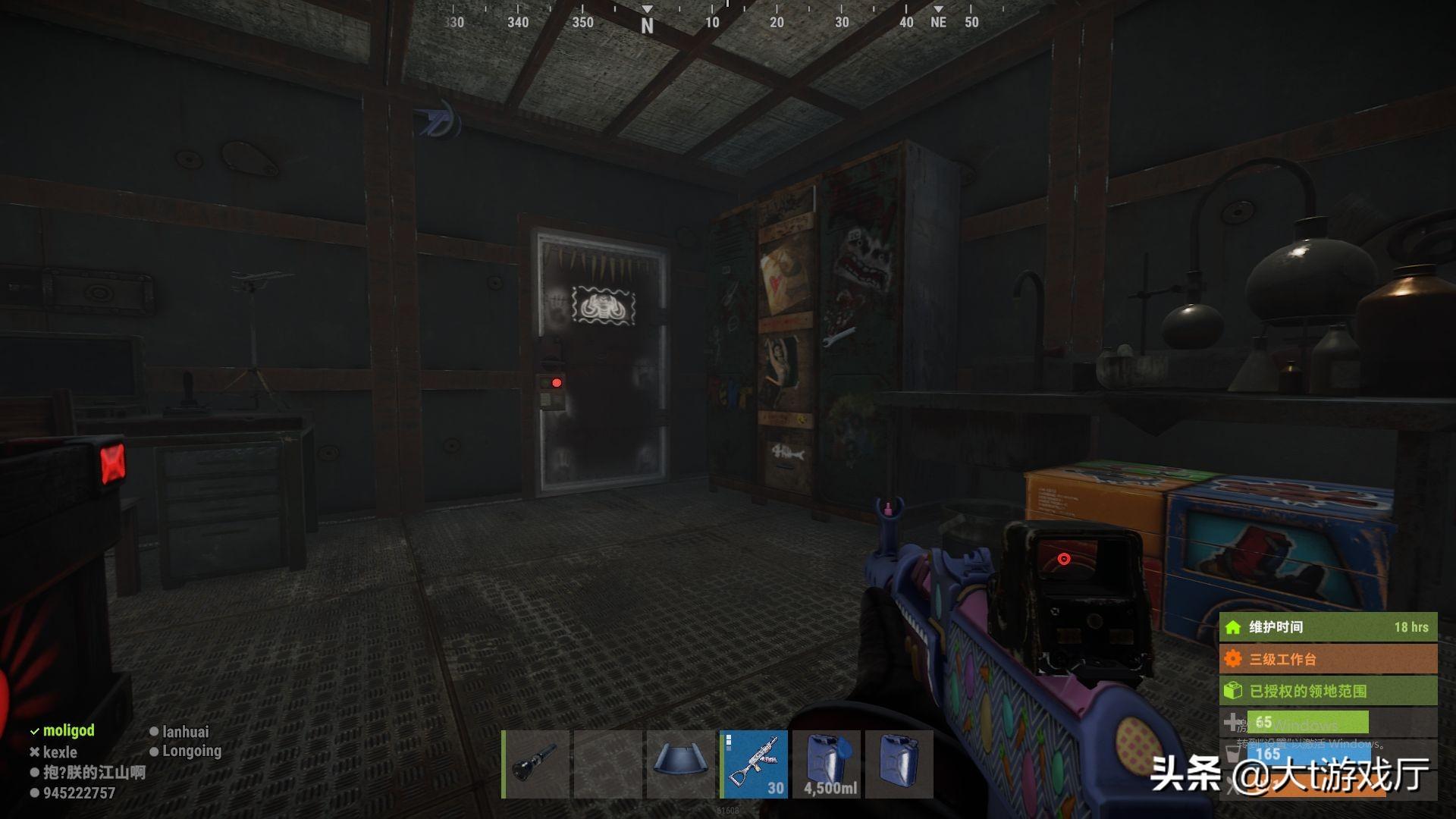
Task: Select teammate 945222757 in team list
Action: click(x=79, y=793)
